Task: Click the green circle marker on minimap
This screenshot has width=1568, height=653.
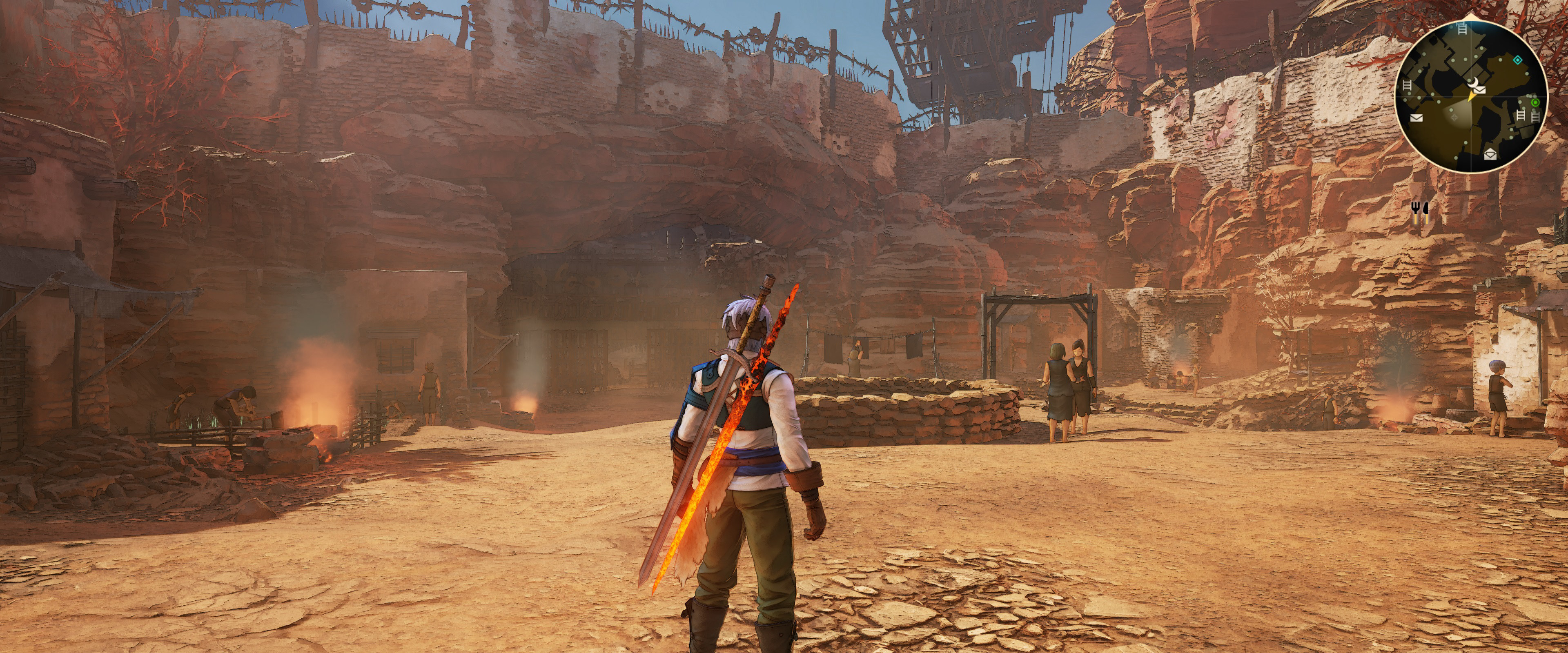Action: click(x=1535, y=102)
